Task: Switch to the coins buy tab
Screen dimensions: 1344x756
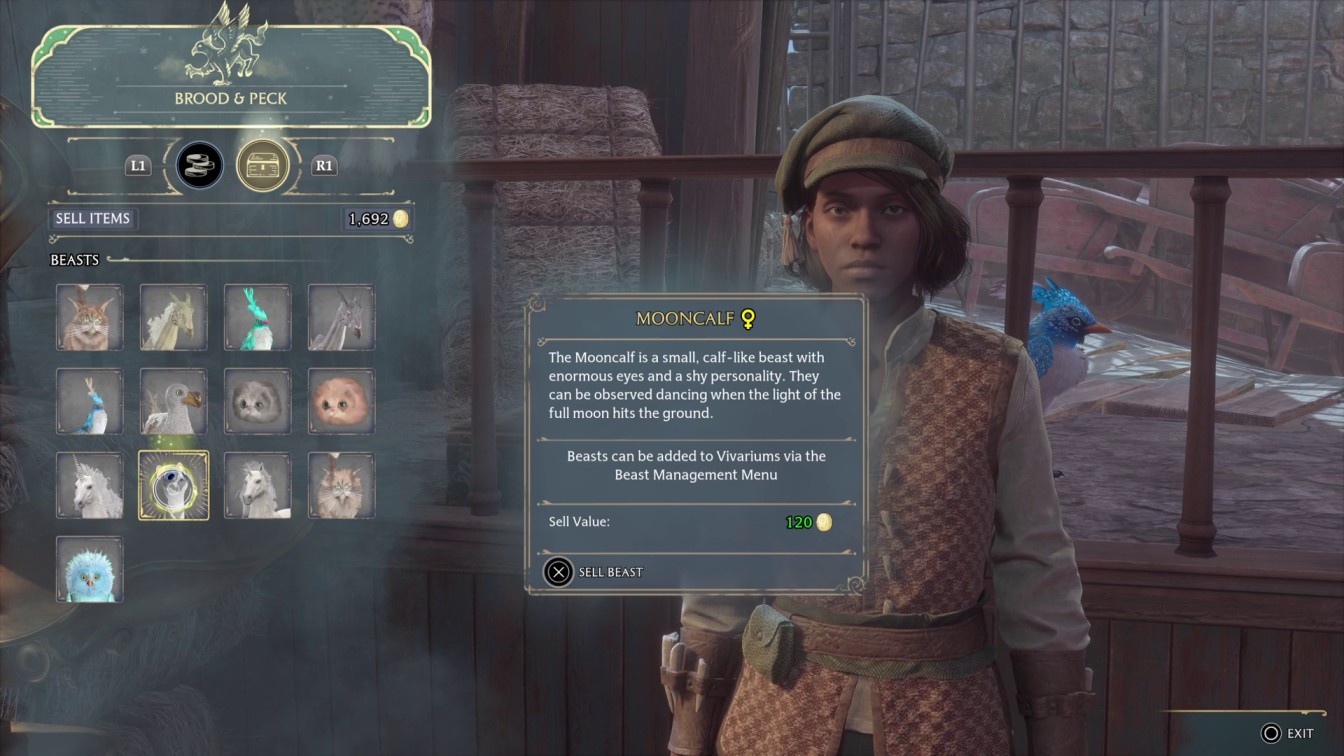Action: 200,165
